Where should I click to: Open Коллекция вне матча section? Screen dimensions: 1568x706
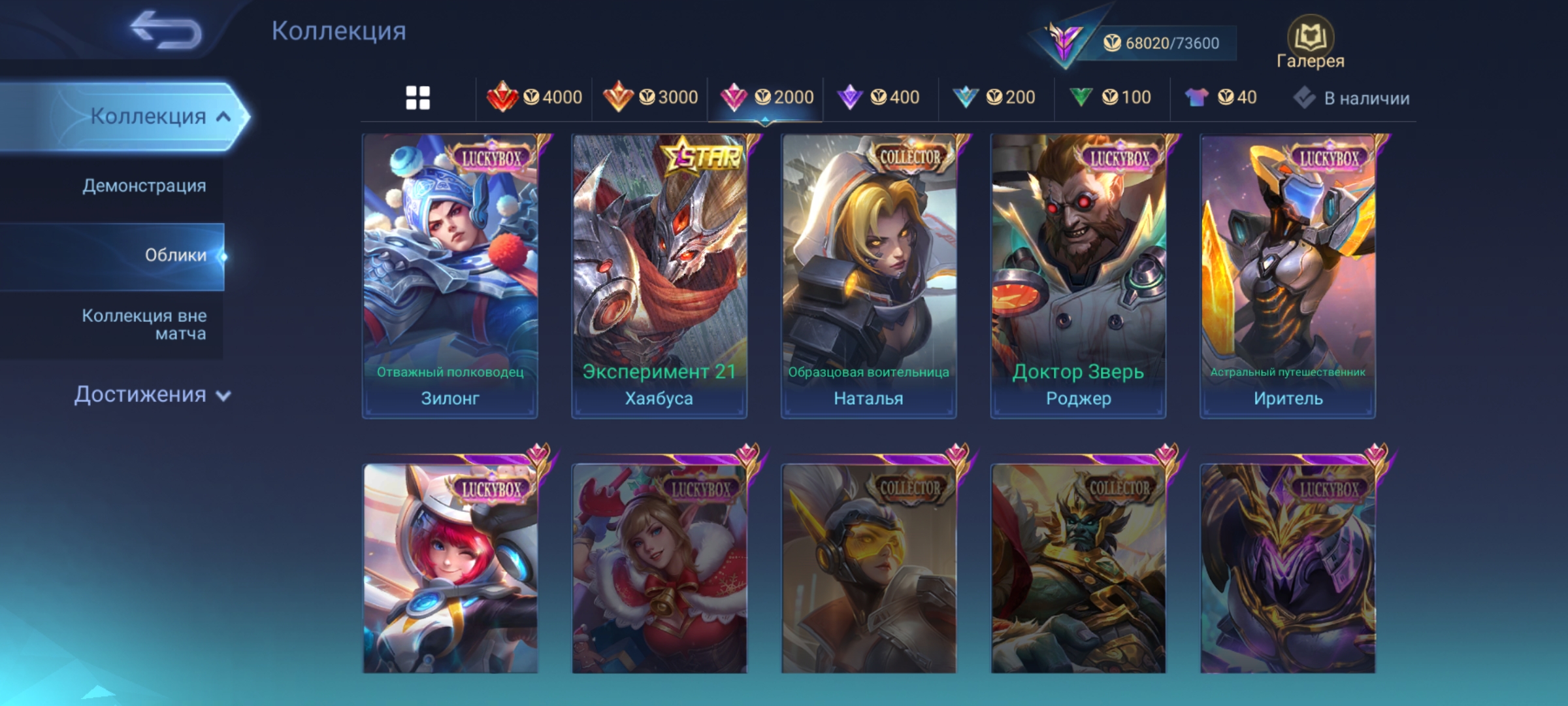tap(144, 325)
